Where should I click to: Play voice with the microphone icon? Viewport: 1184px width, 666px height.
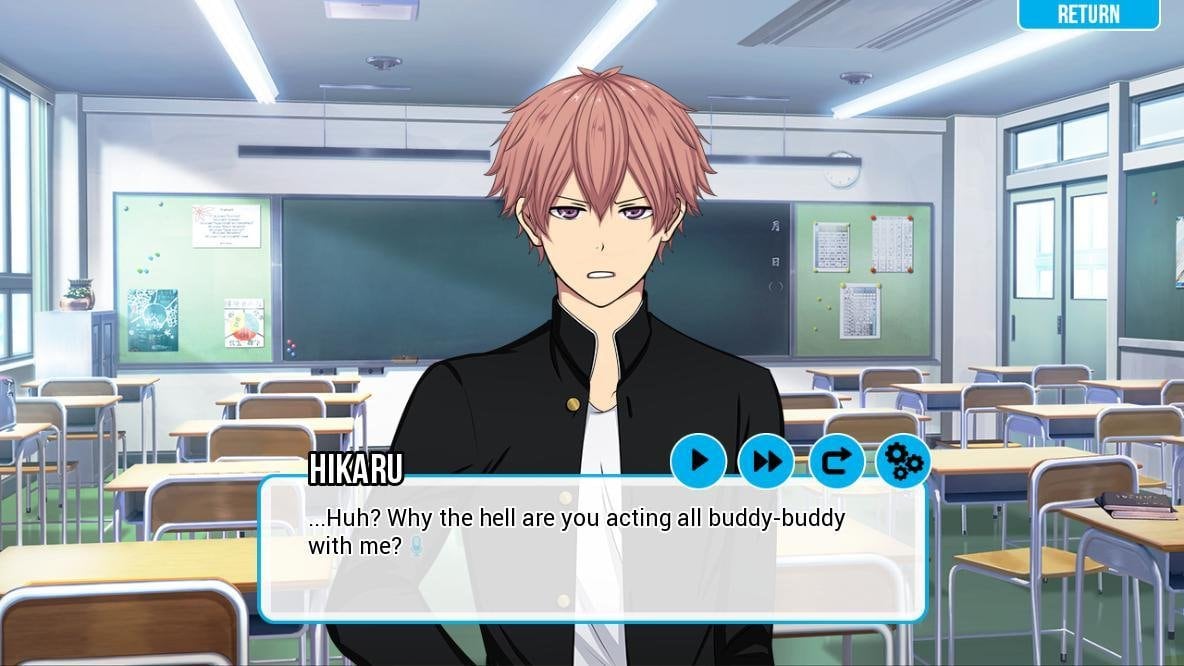pos(417,546)
